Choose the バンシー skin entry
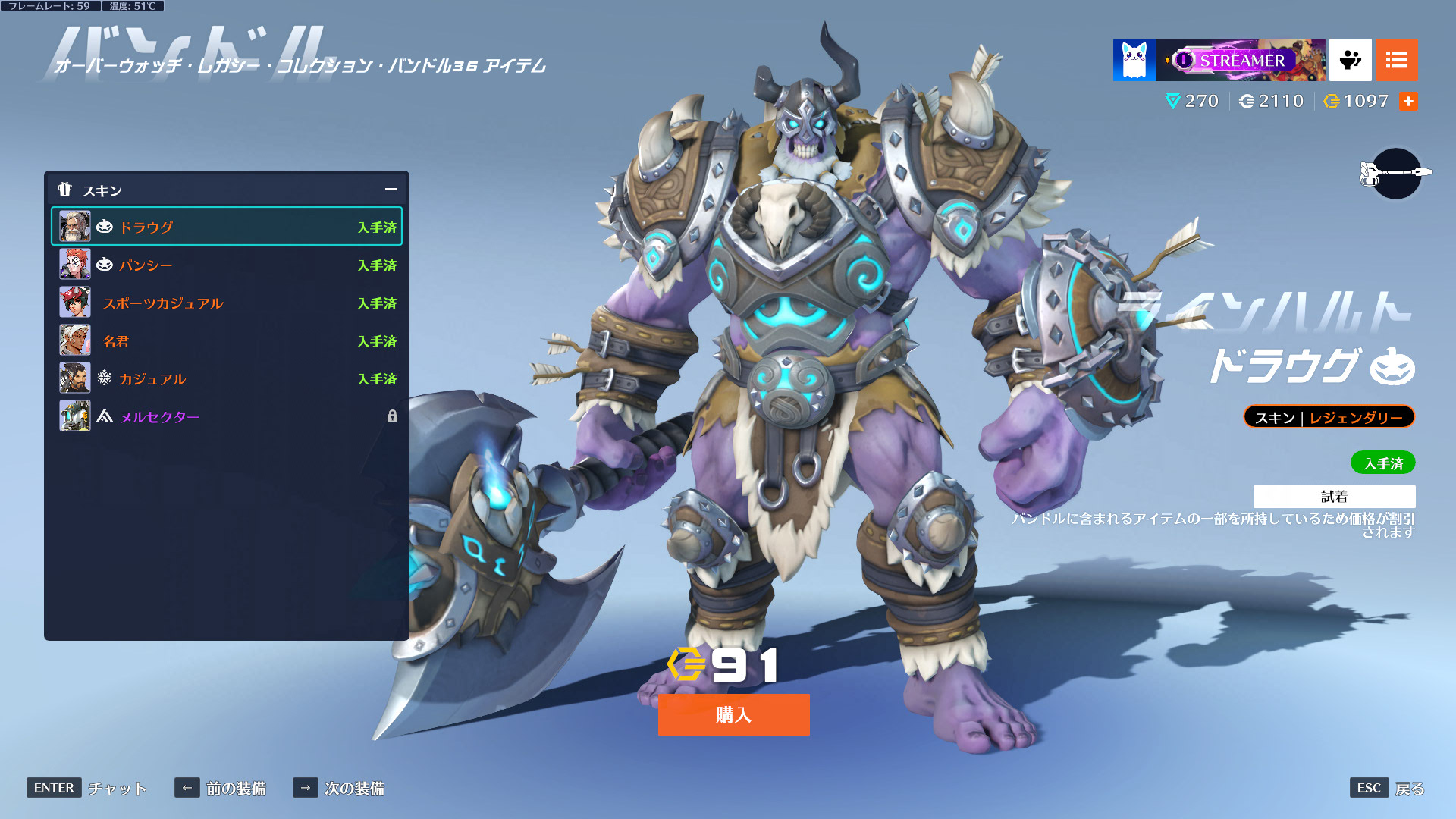The image size is (1456, 819). 226,265
